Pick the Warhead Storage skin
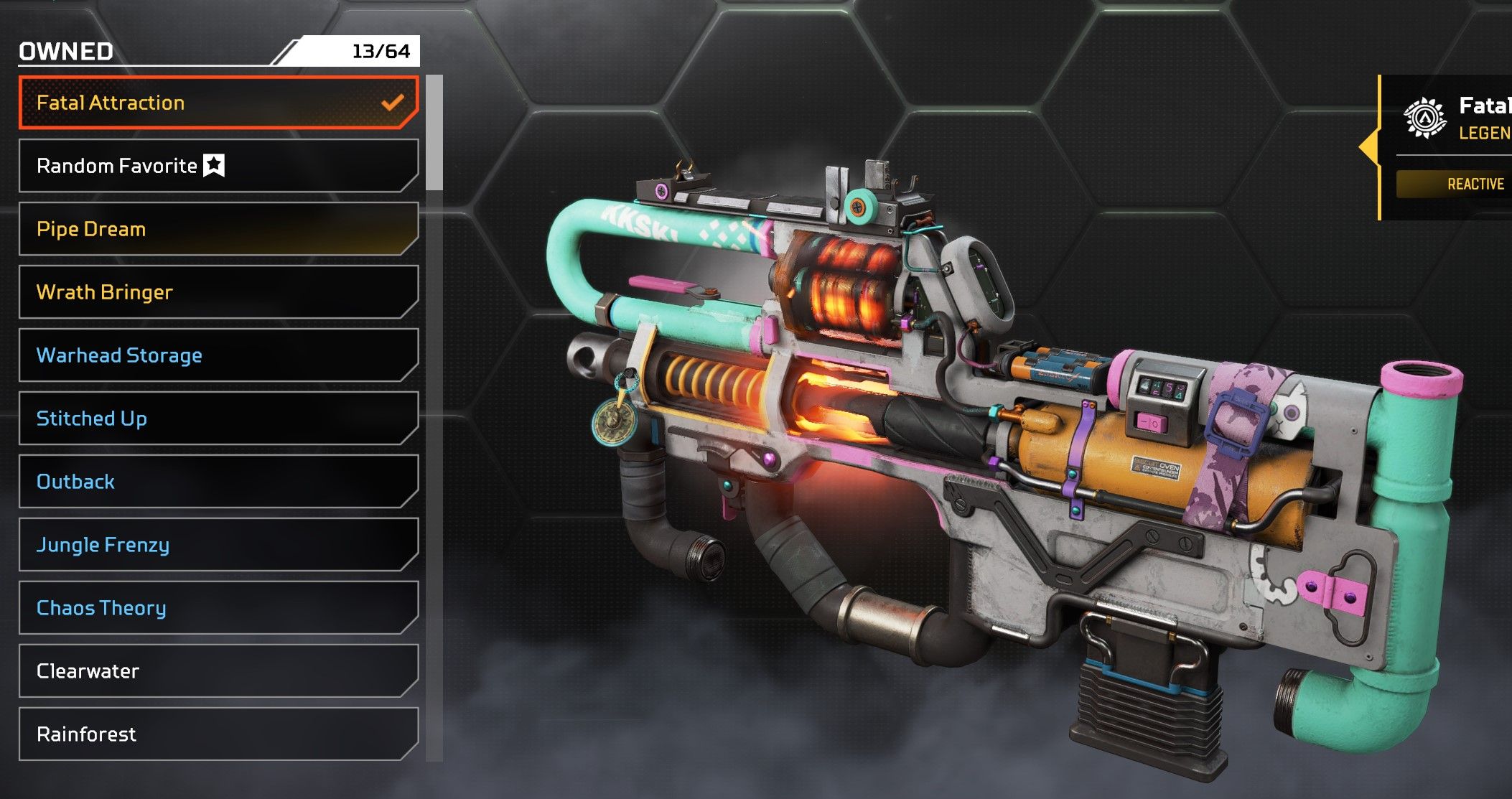Viewport: 1512px width, 799px height. [218, 355]
